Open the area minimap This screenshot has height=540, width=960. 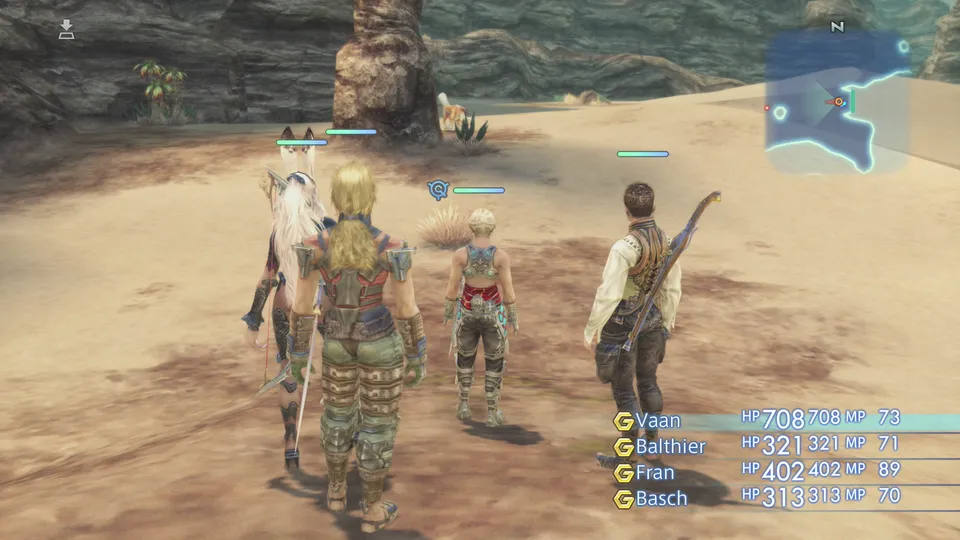pos(837,102)
